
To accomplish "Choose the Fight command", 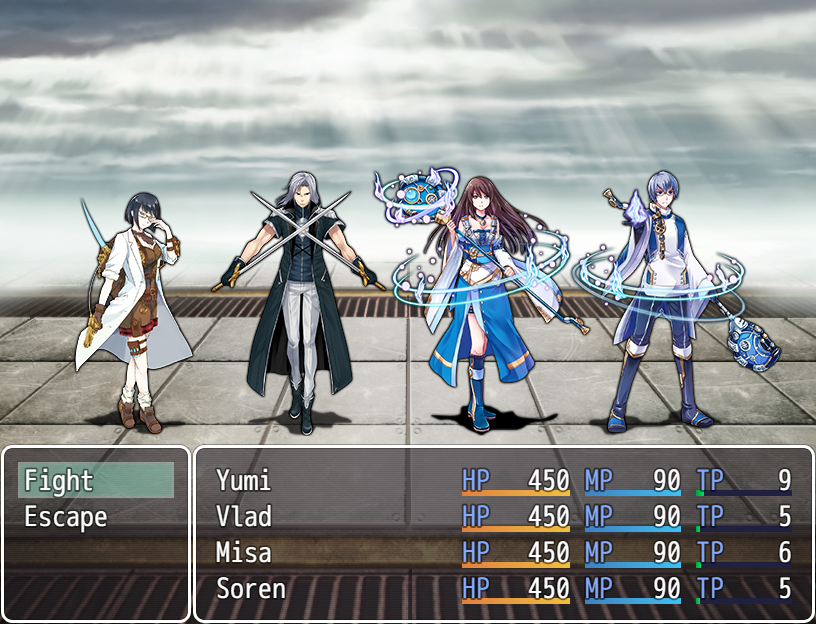I will [x=95, y=481].
